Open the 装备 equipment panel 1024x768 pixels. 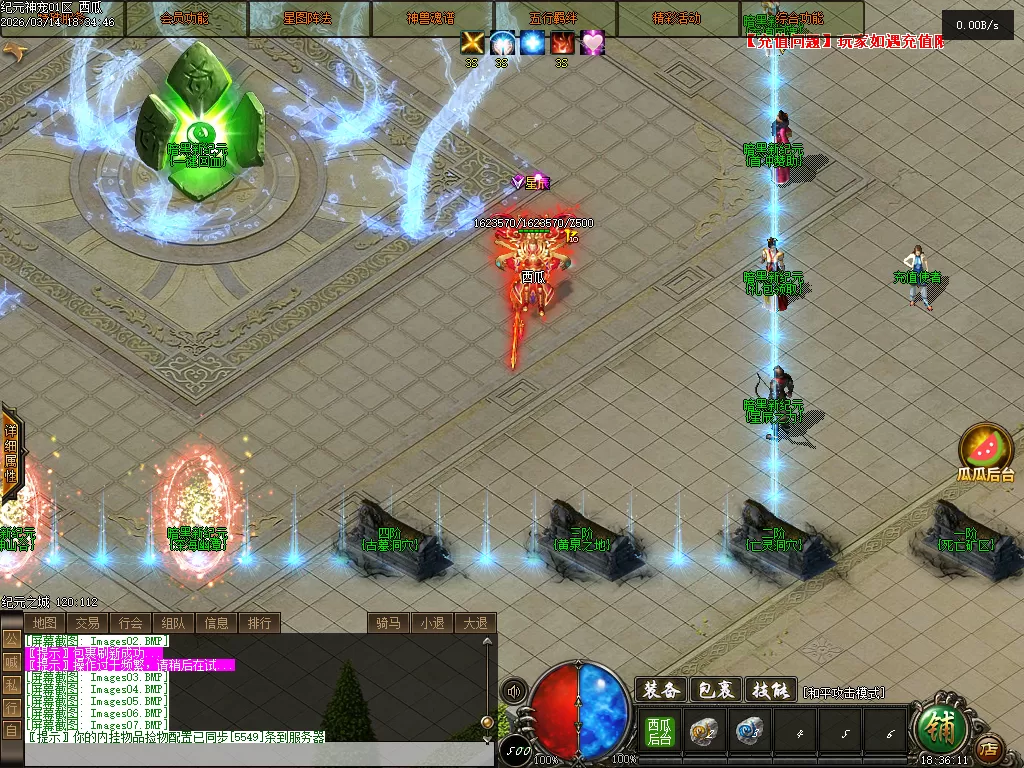point(660,690)
